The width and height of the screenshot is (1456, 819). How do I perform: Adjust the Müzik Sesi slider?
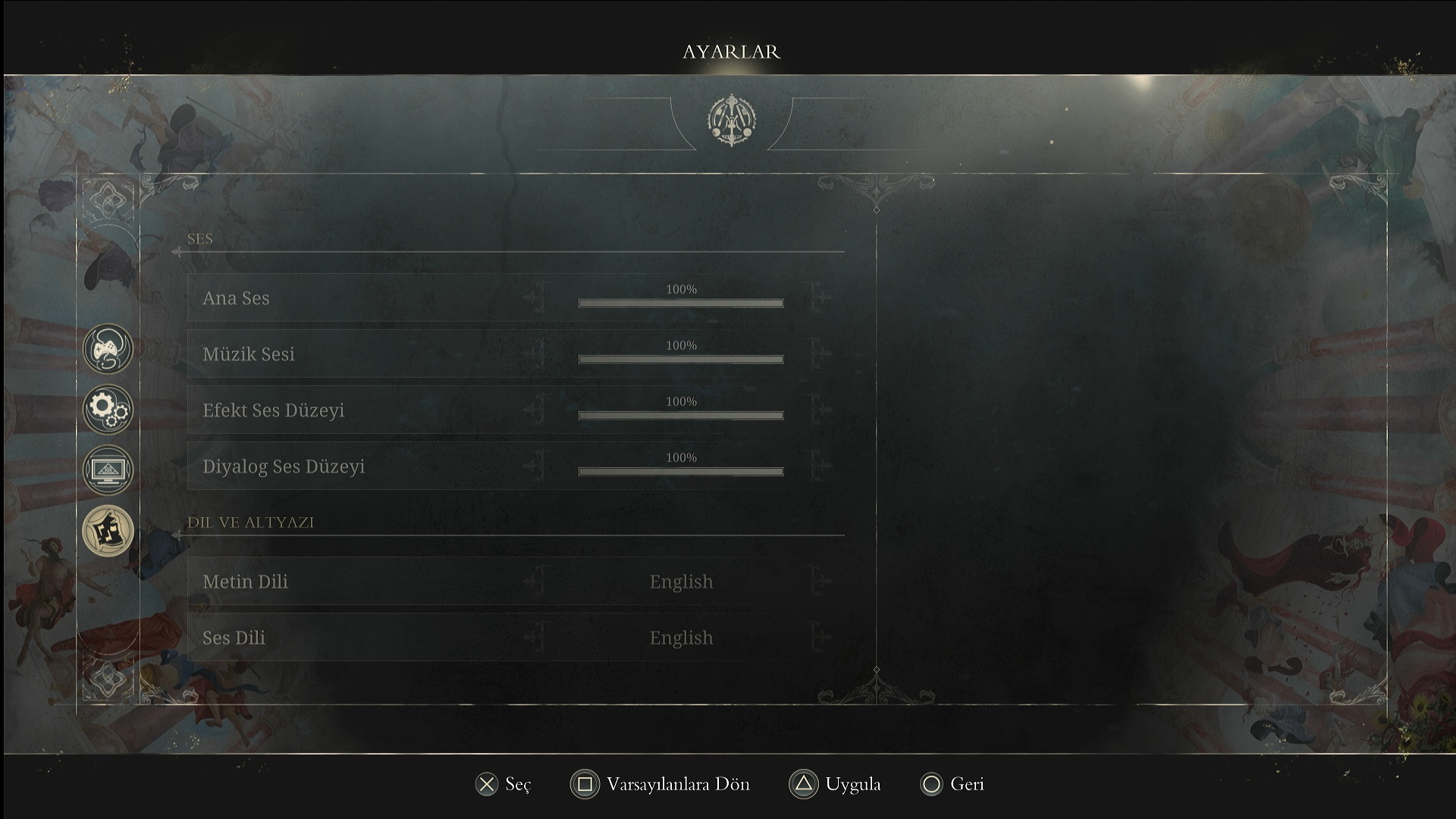[x=680, y=359]
